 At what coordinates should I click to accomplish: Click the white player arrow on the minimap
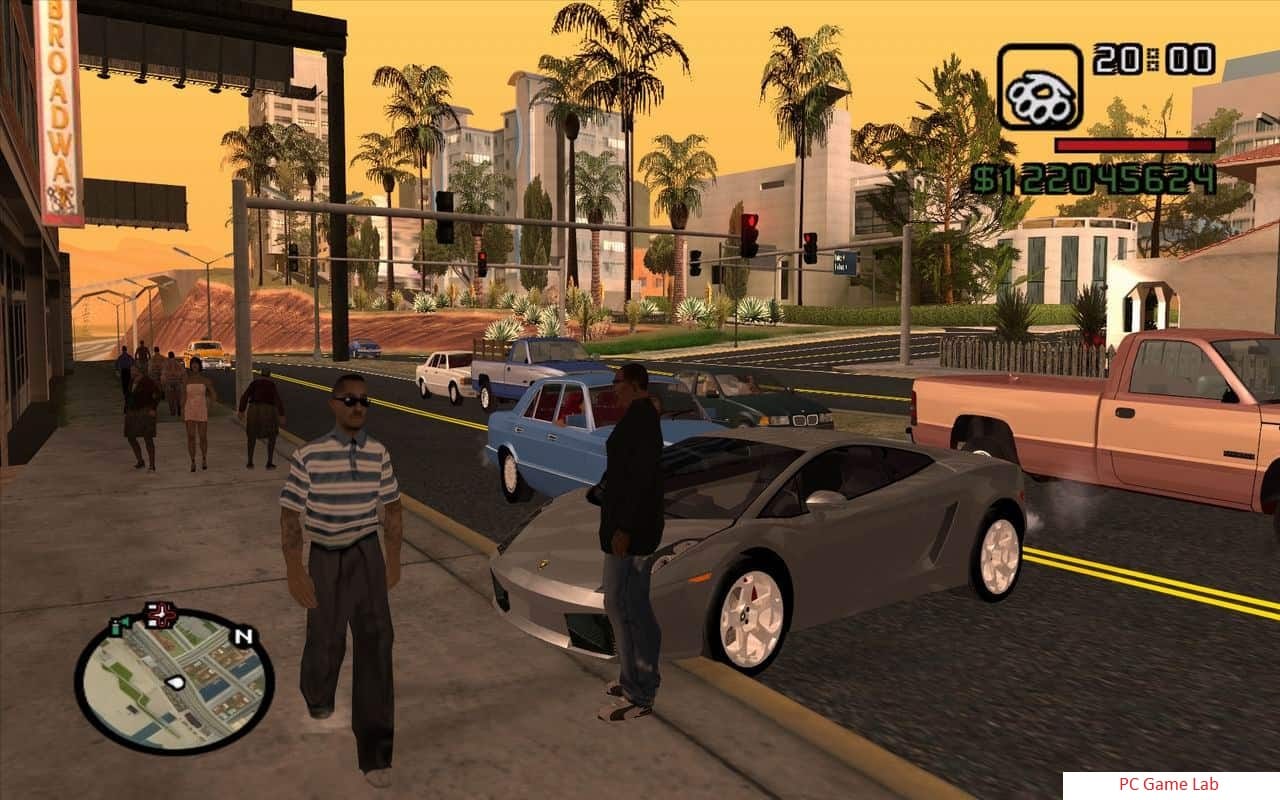point(176,682)
